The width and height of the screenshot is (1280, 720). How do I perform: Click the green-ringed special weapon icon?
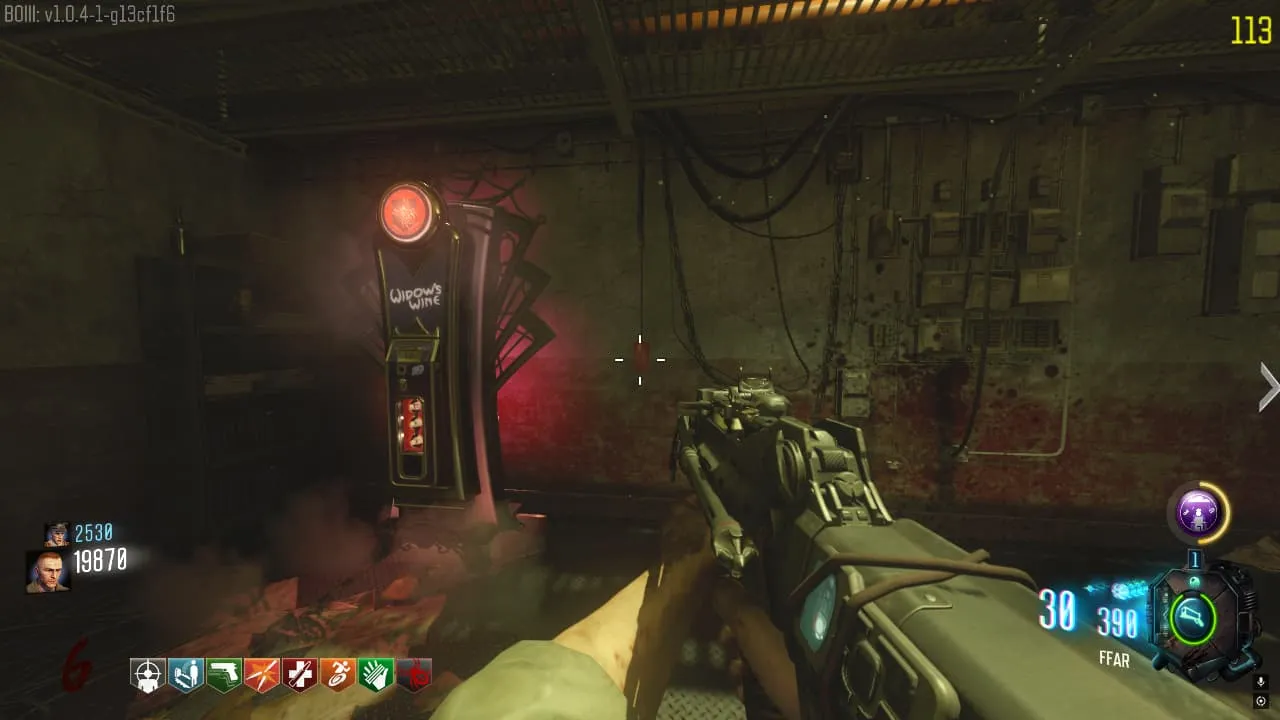[x=1193, y=616]
